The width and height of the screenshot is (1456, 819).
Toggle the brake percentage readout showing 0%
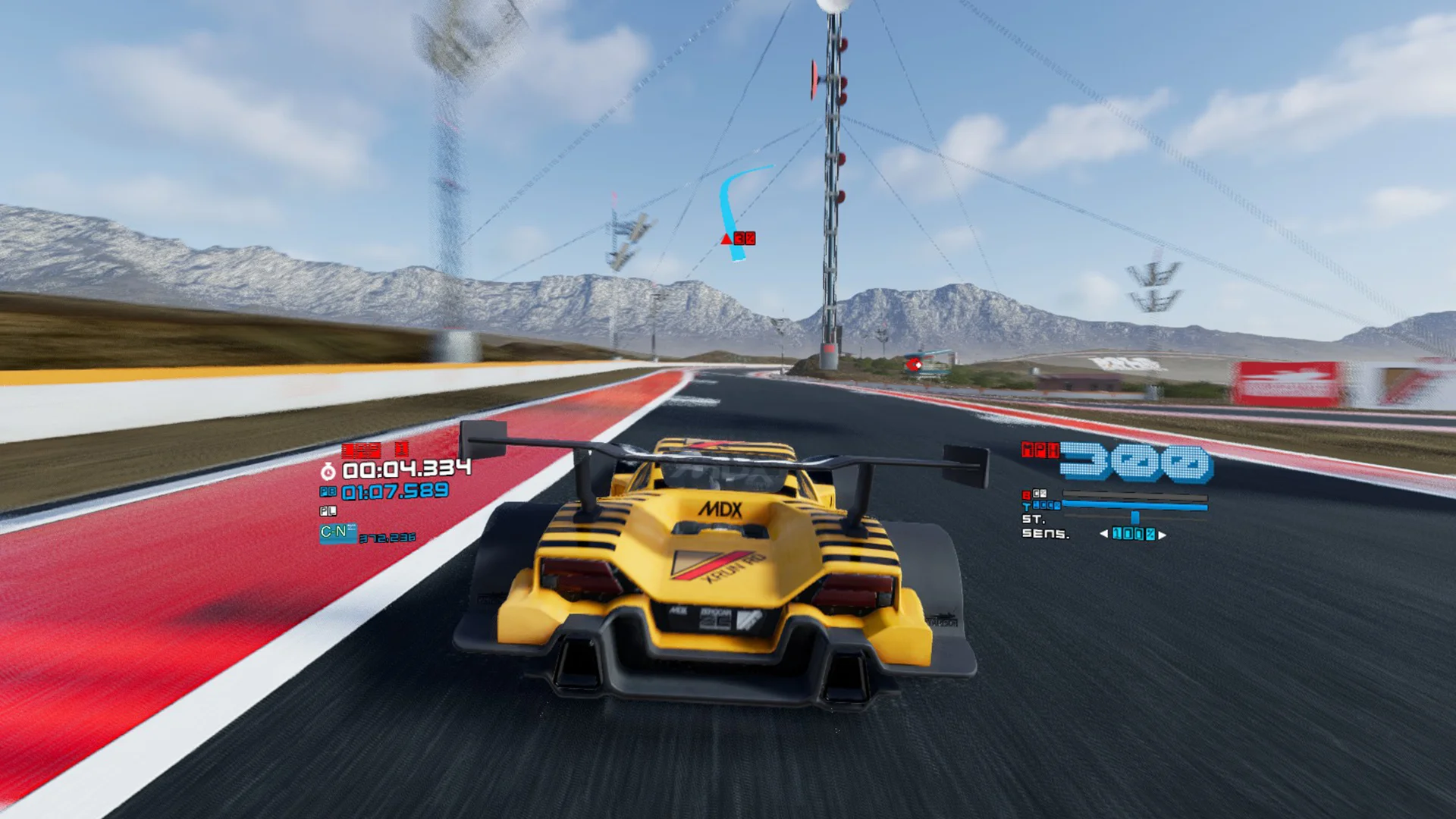click(x=1040, y=494)
